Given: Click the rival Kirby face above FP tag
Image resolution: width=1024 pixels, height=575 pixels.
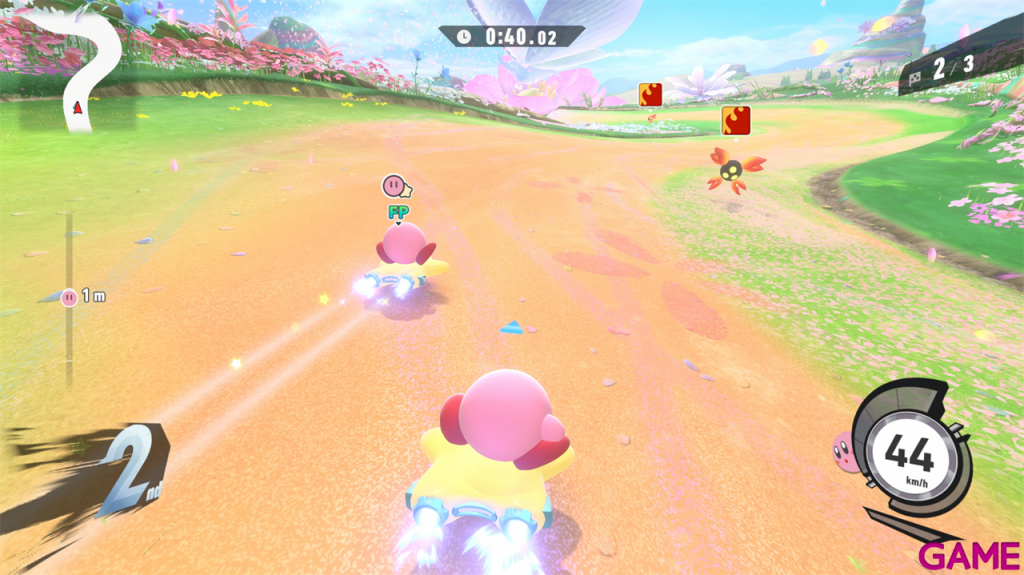Looking at the screenshot, I should click(x=396, y=186).
